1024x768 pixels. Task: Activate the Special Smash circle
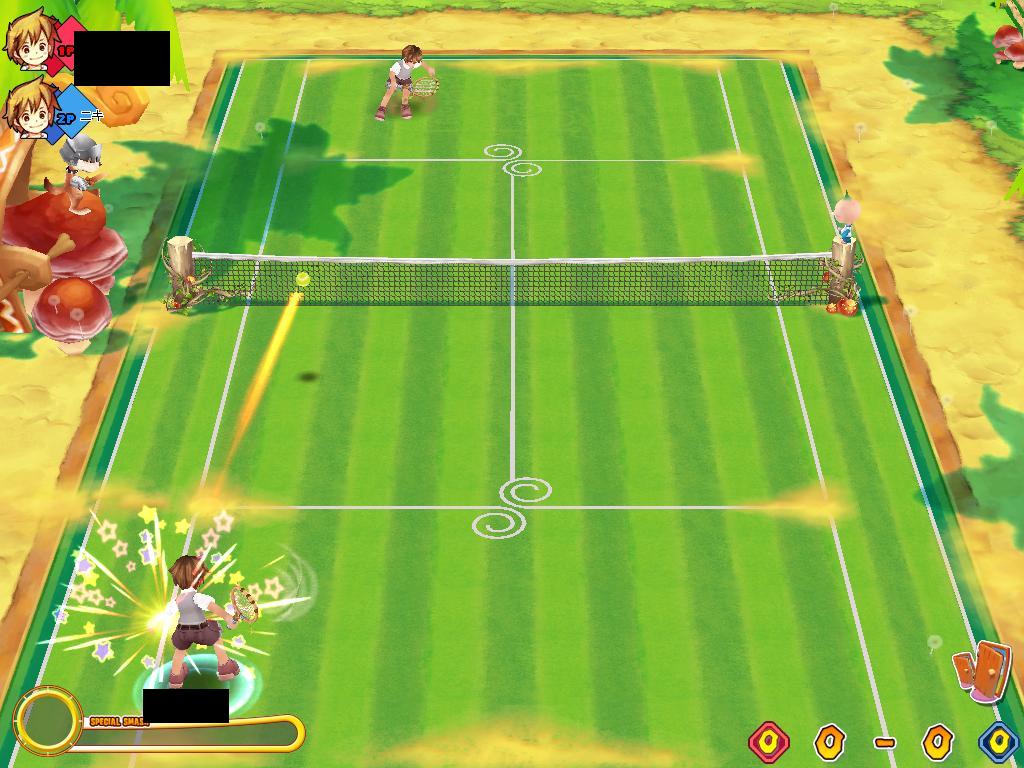pos(47,720)
